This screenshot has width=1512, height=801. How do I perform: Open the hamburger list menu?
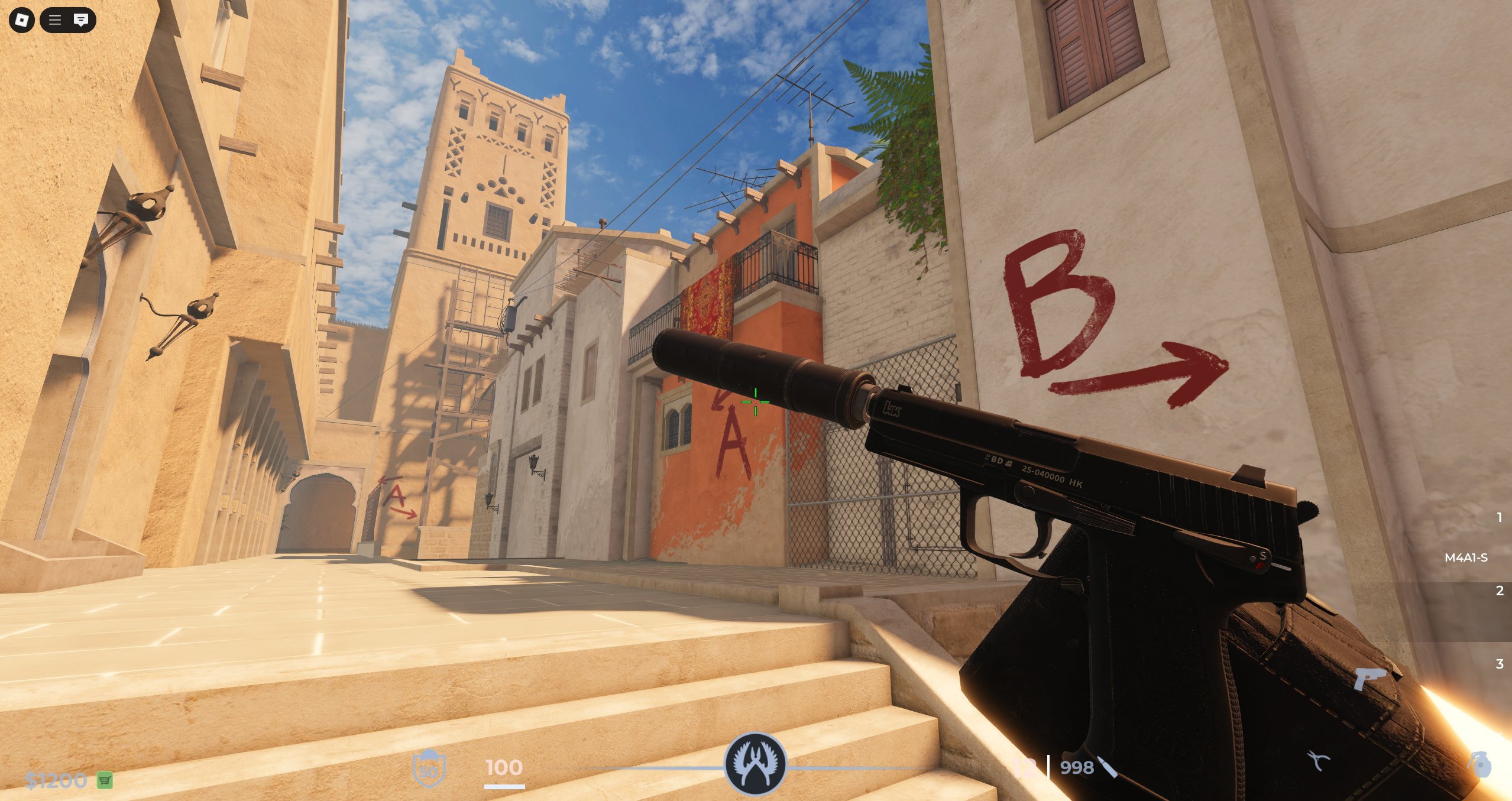(x=55, y=20)
